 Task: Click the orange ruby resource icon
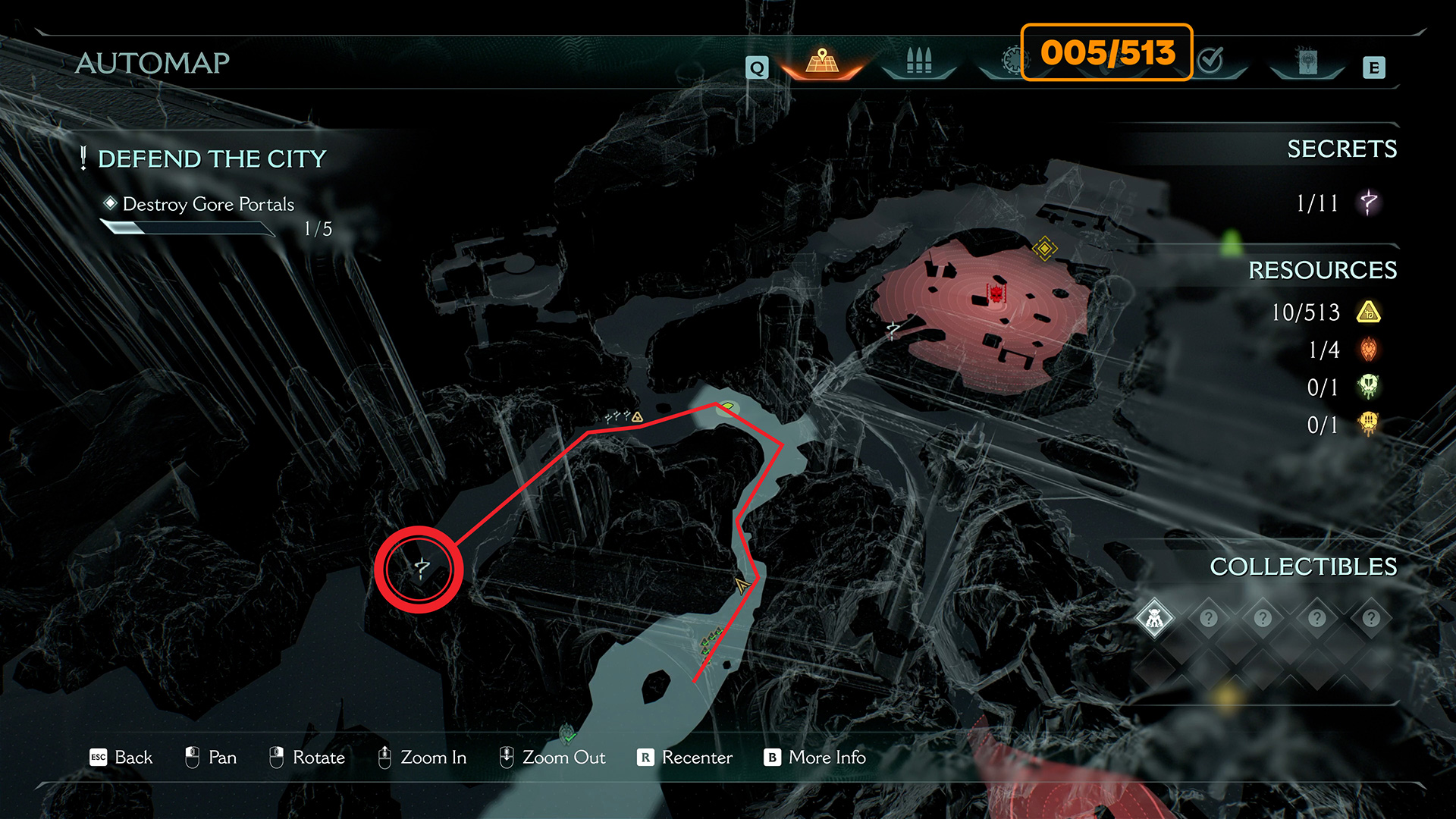(x=1369, y=350)
